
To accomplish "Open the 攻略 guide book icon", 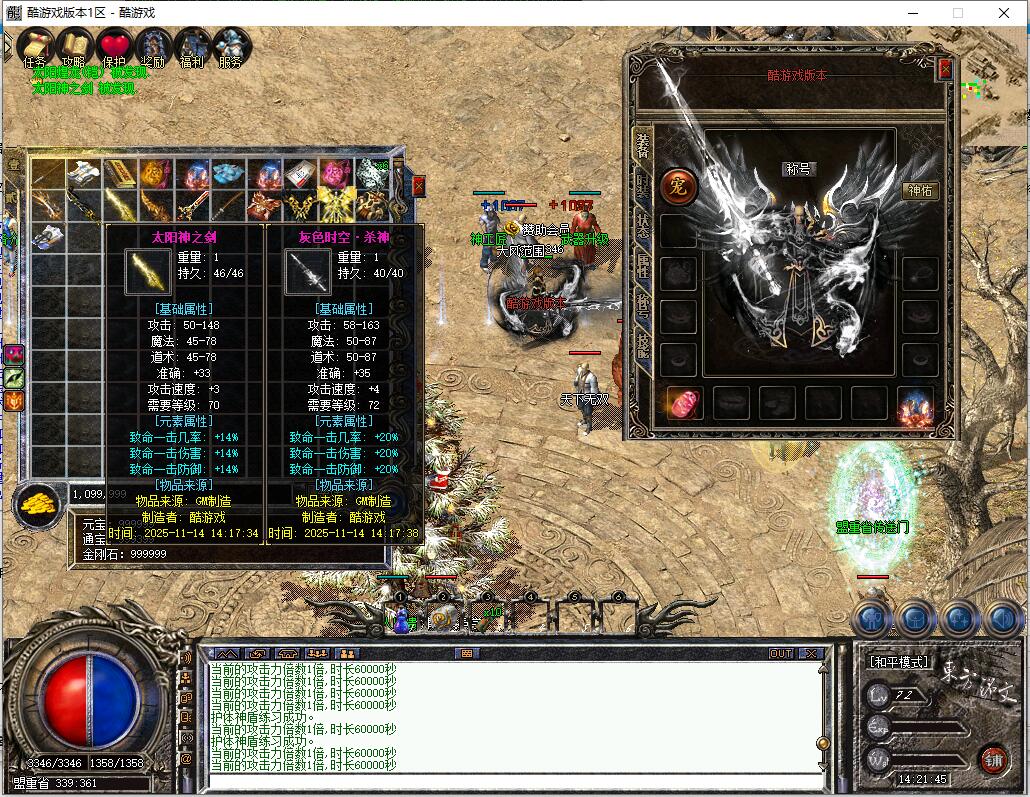I will [x=75, y=46].
